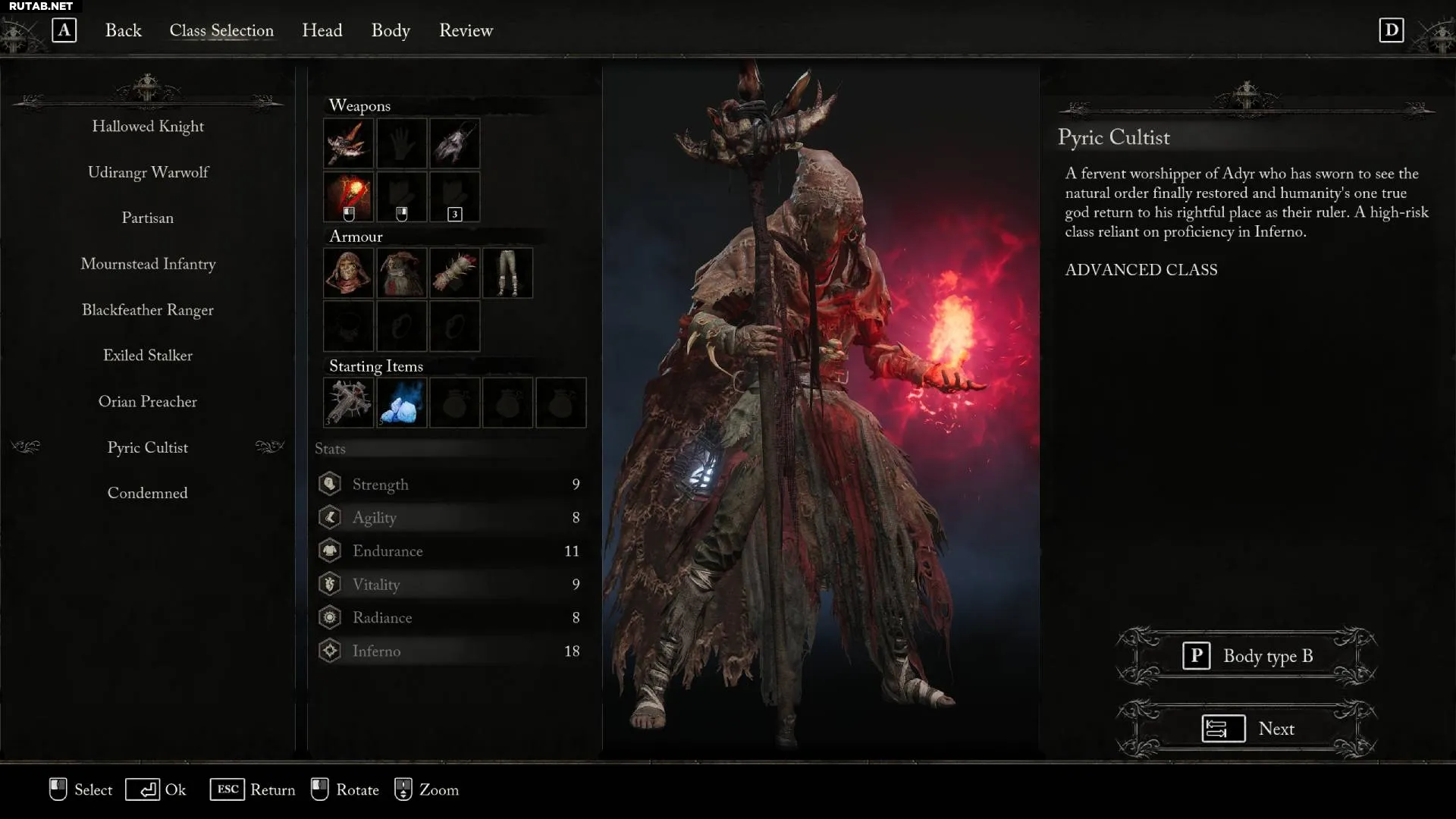Open the Body customization tab
Image resolution: width=1456 pixels, height=819 pixels.
click(x=391, y=30)
